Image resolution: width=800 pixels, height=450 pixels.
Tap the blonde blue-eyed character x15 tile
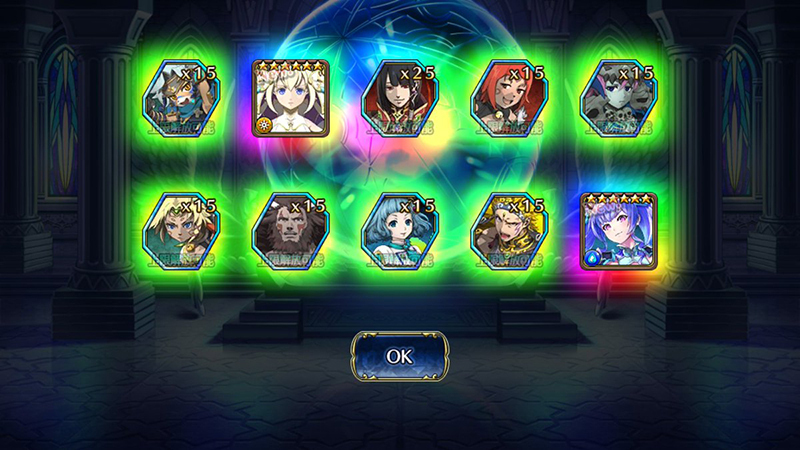point(179,231)
